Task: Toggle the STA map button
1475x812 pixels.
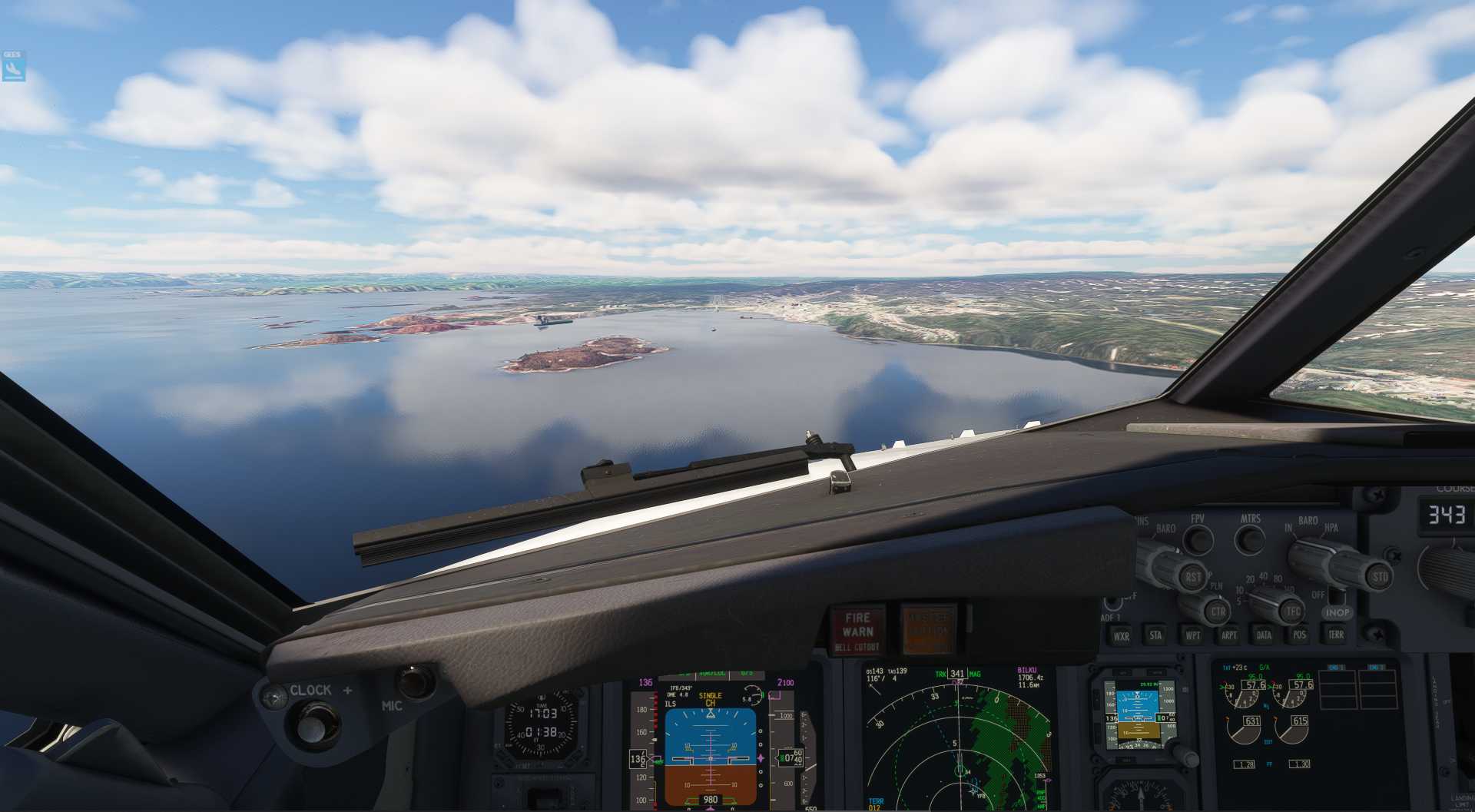Action: 1156,635
